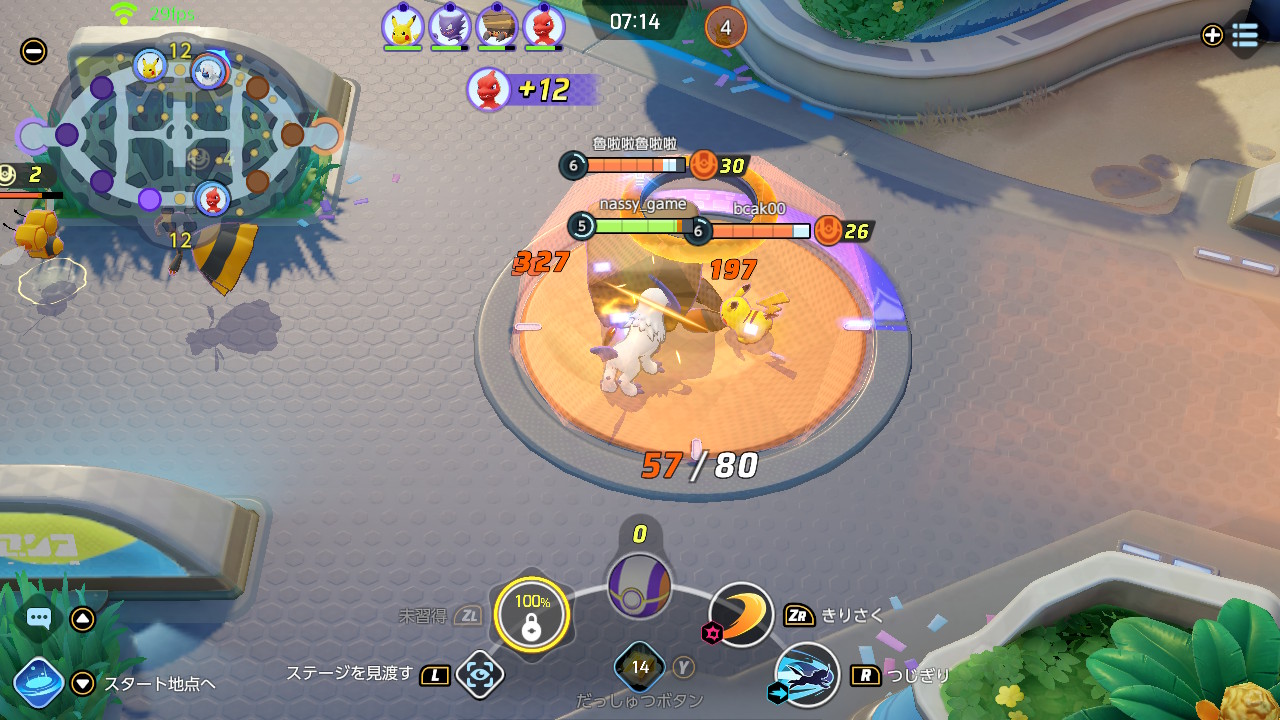Select the brown hat teammate portrait

(x=496, y=26)
